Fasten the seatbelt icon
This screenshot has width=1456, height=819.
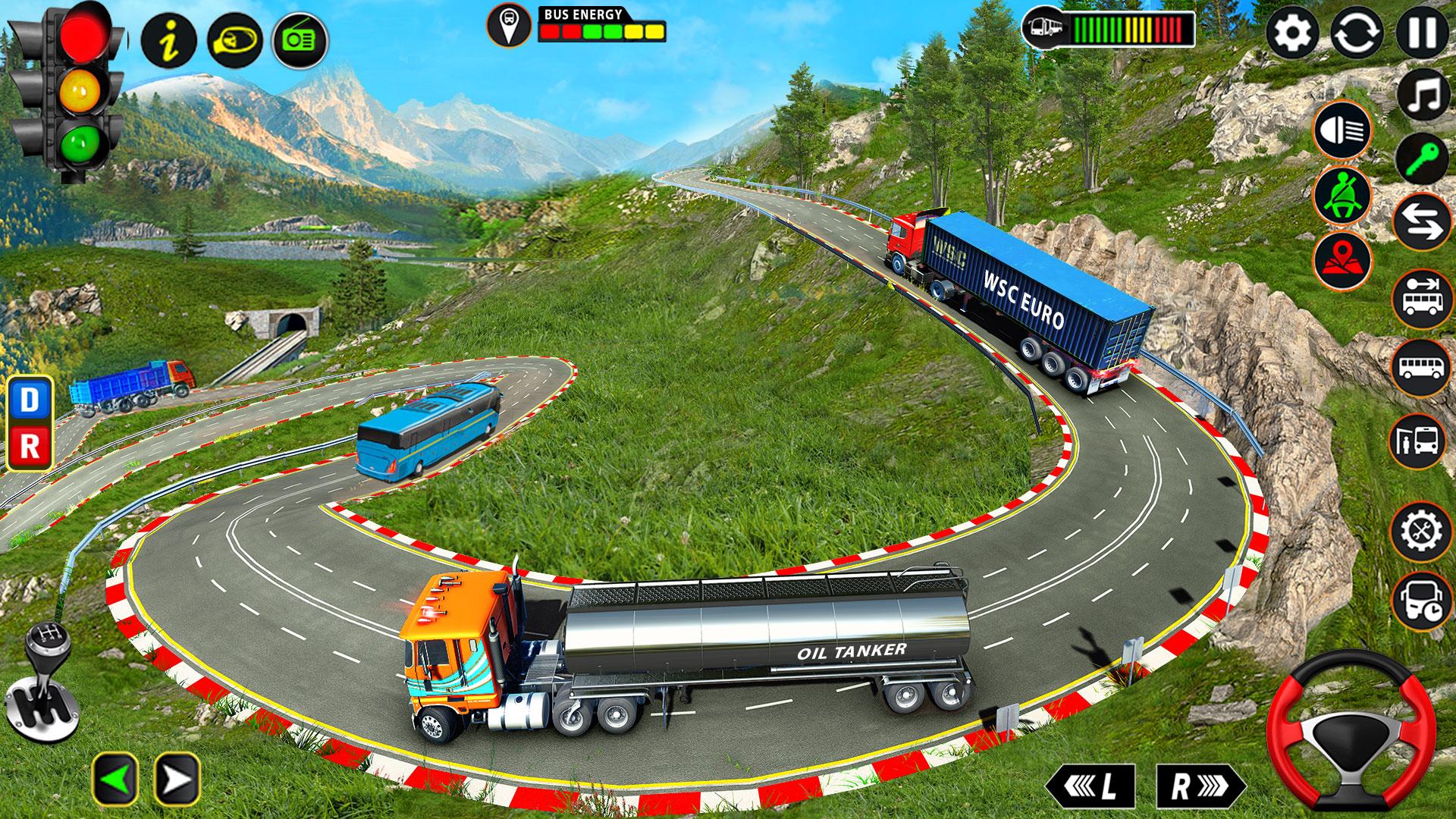[1343, 196]
